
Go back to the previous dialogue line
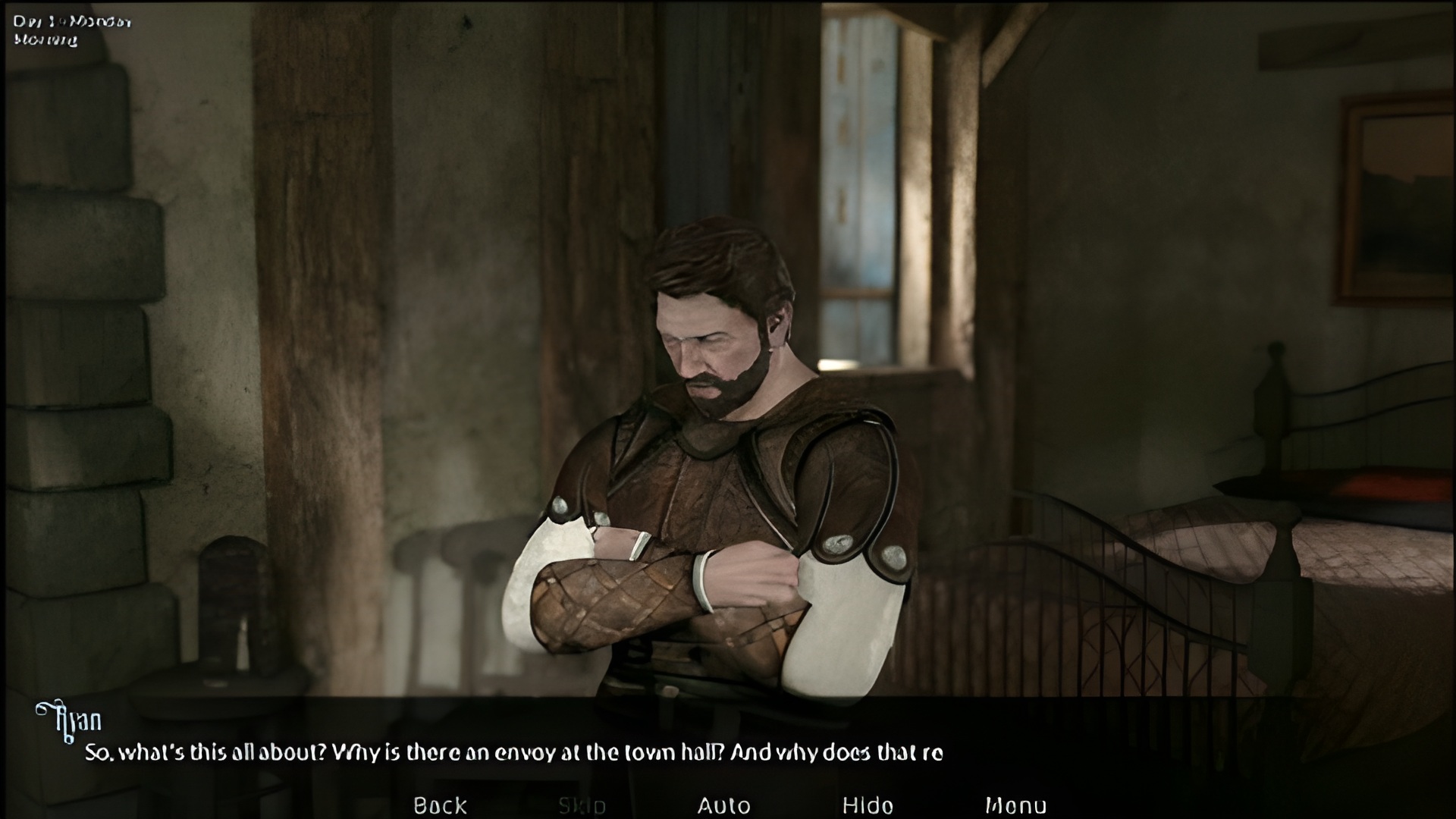tap(440, 805)
